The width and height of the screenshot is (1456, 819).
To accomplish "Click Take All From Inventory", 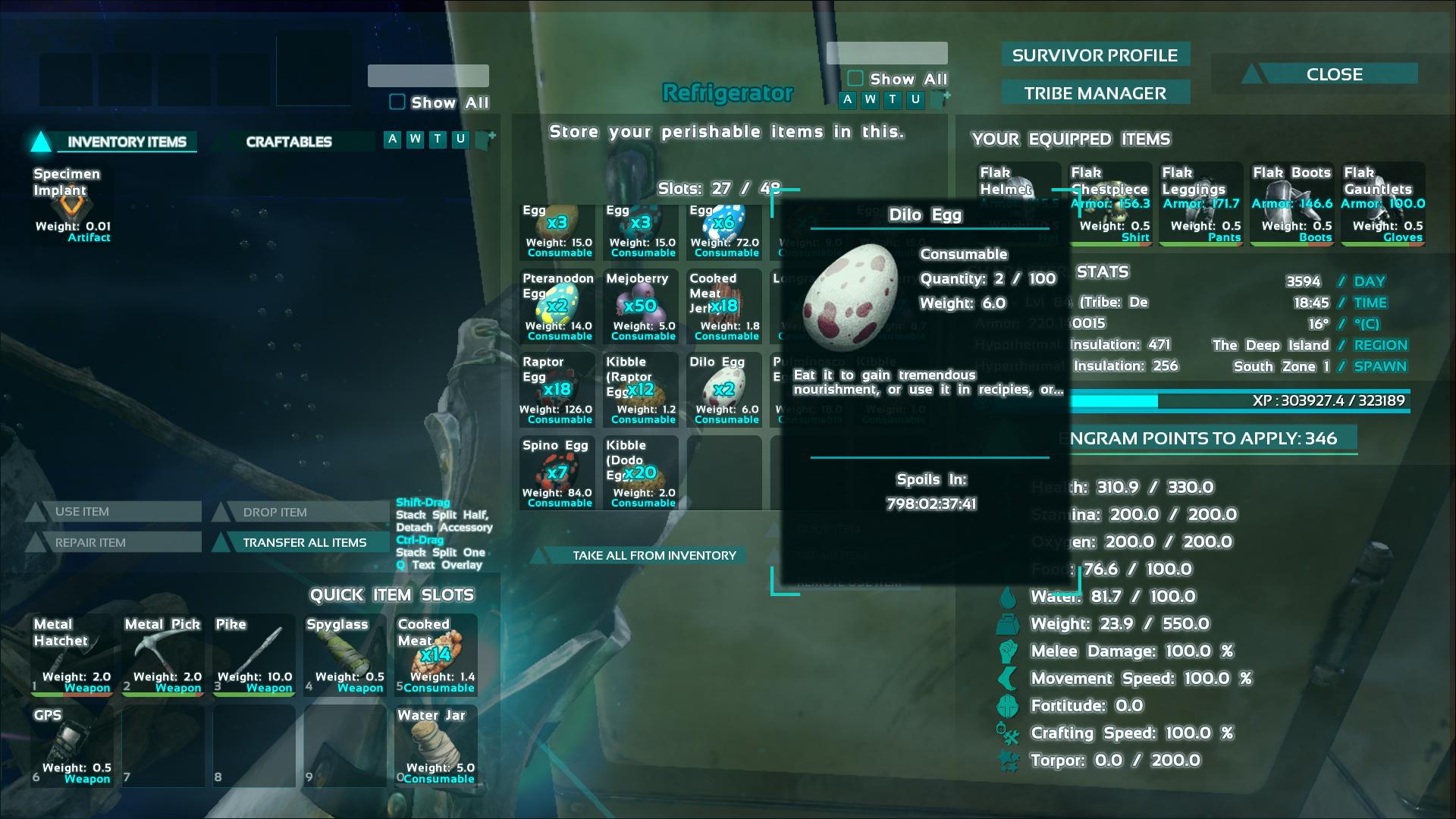I will 654,555.
